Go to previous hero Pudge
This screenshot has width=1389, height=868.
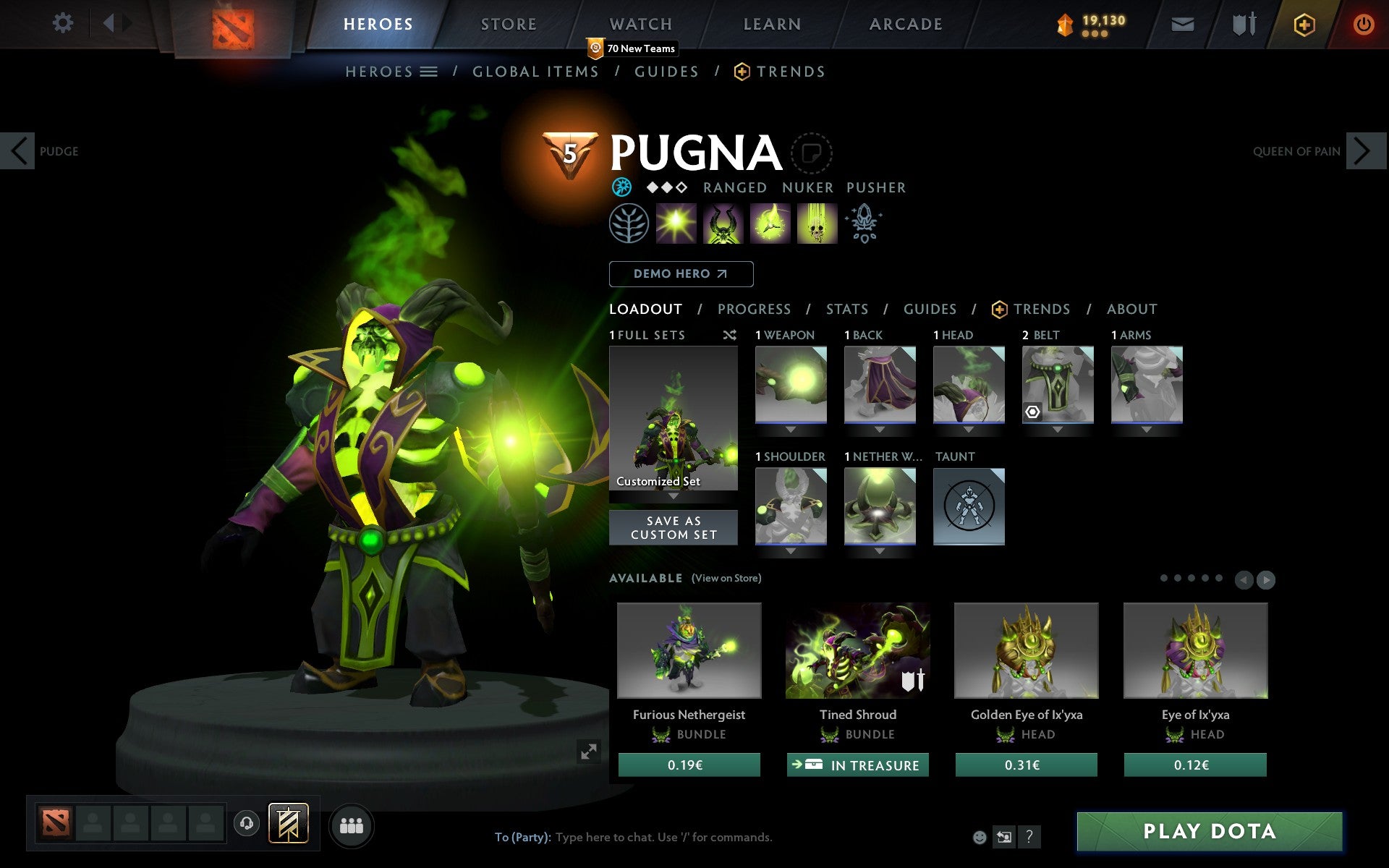(19, 151)
